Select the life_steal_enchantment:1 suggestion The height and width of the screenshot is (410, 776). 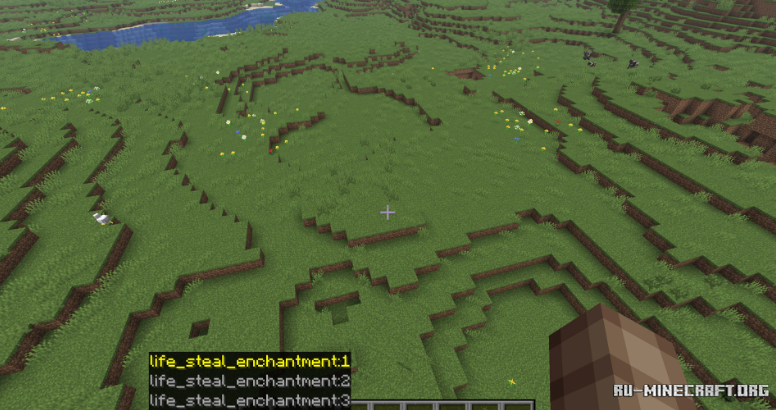[249, 361]
